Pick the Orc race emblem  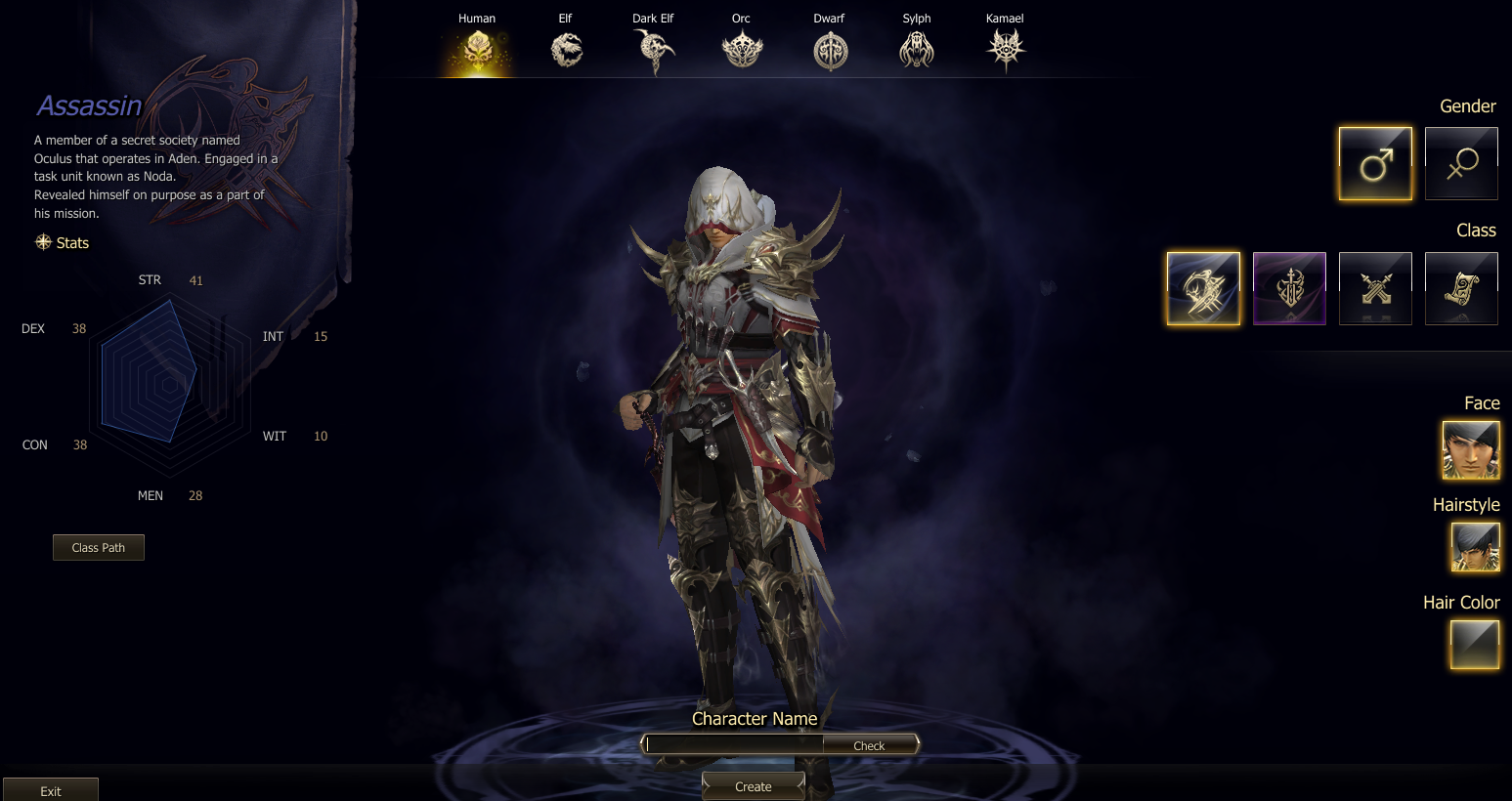point(742,49)
